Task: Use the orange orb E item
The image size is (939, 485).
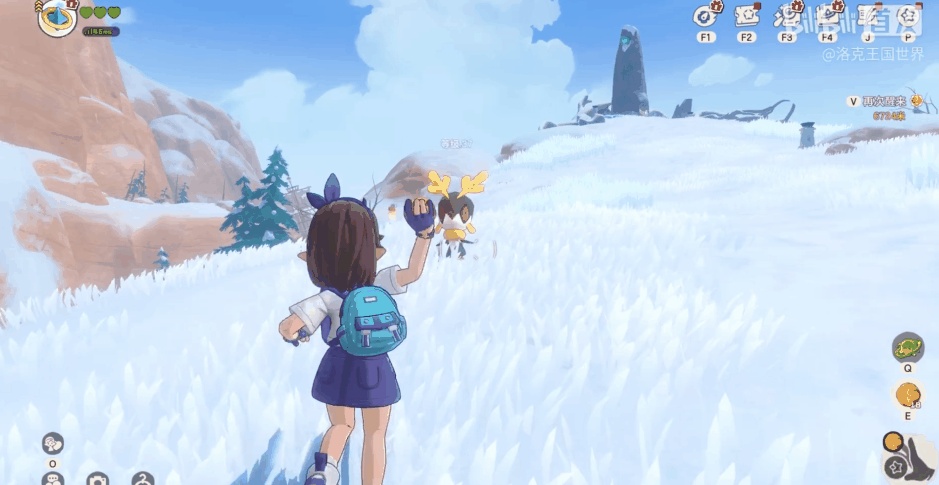Action: tap(907, 394)
